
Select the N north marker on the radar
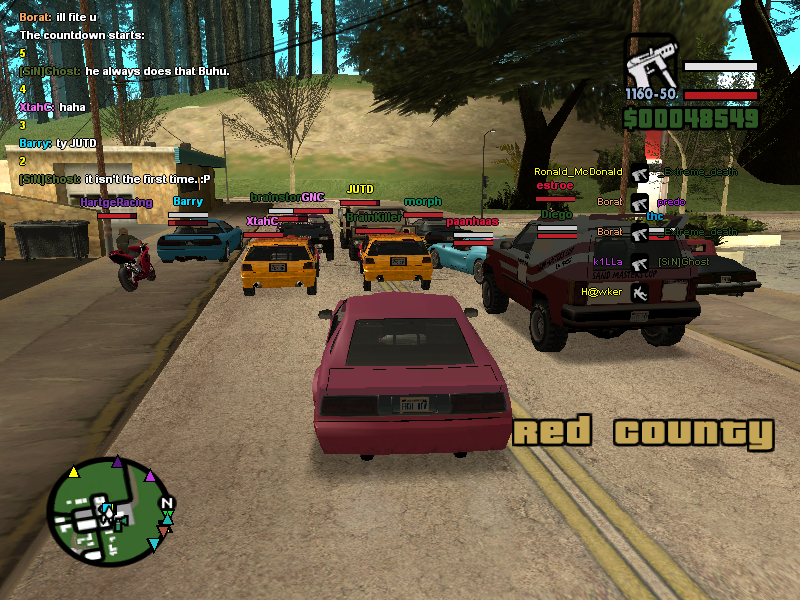pos(167,503)
